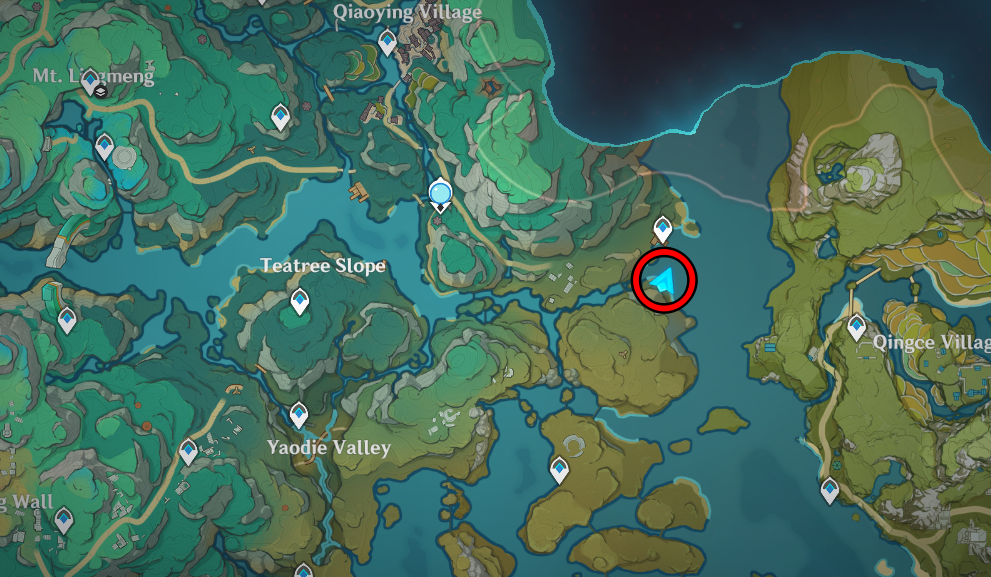Select the waypoint just above the player arrow

662,230
